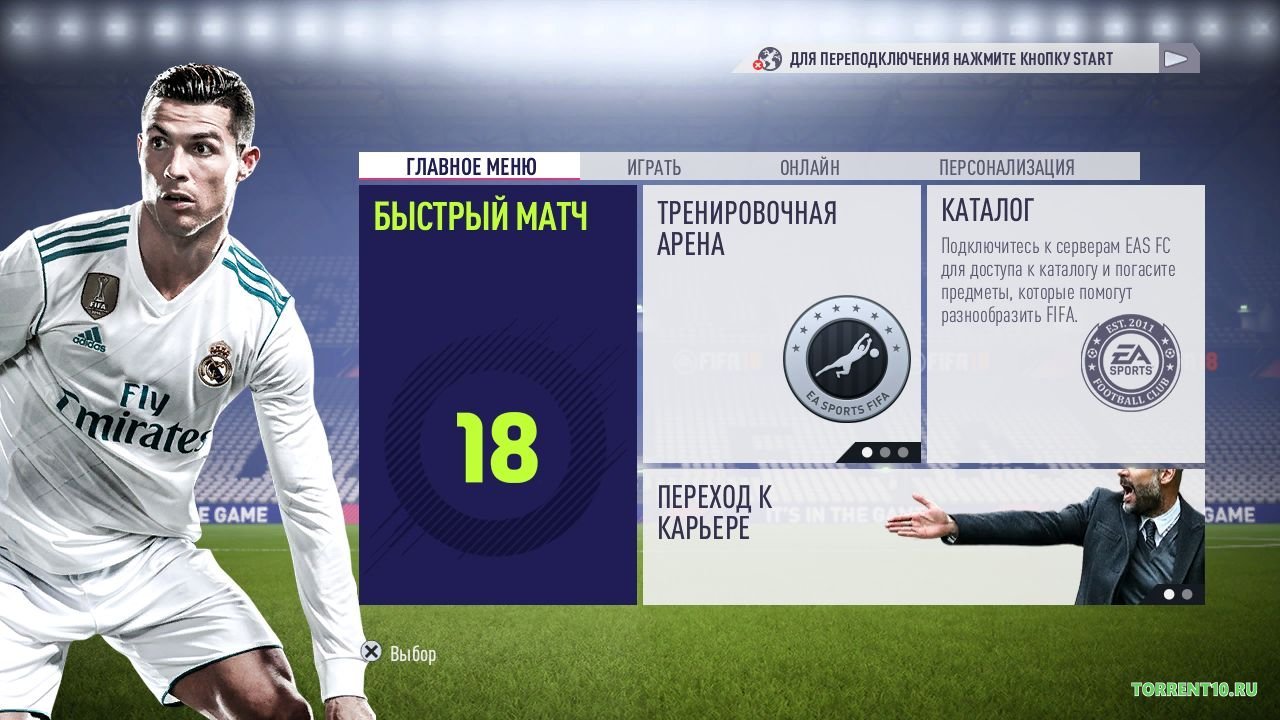Click the goalkeeper badge in Тренировочная арена
The height and width of the screenshot is (720, 1280).
(846, 355)
